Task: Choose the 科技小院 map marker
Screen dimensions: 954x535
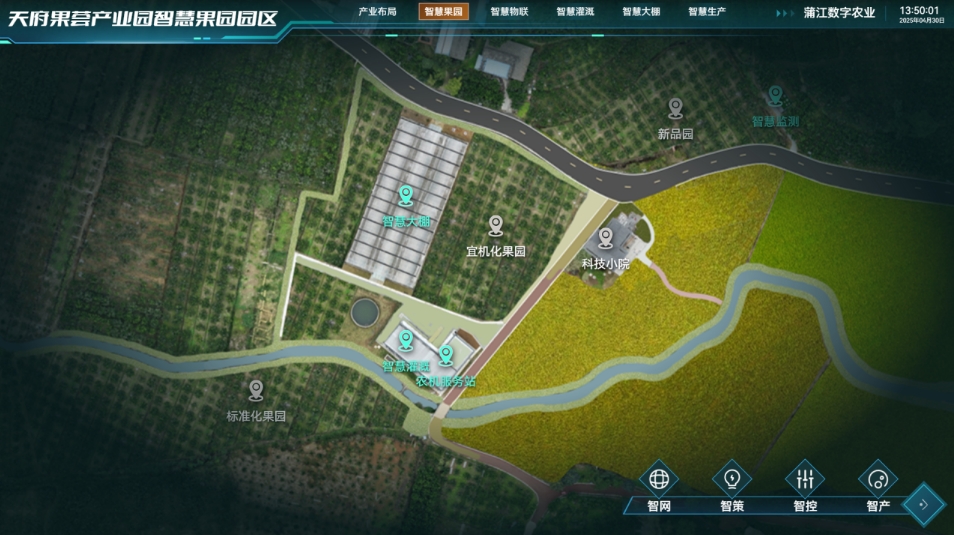Action: [606, 238]
